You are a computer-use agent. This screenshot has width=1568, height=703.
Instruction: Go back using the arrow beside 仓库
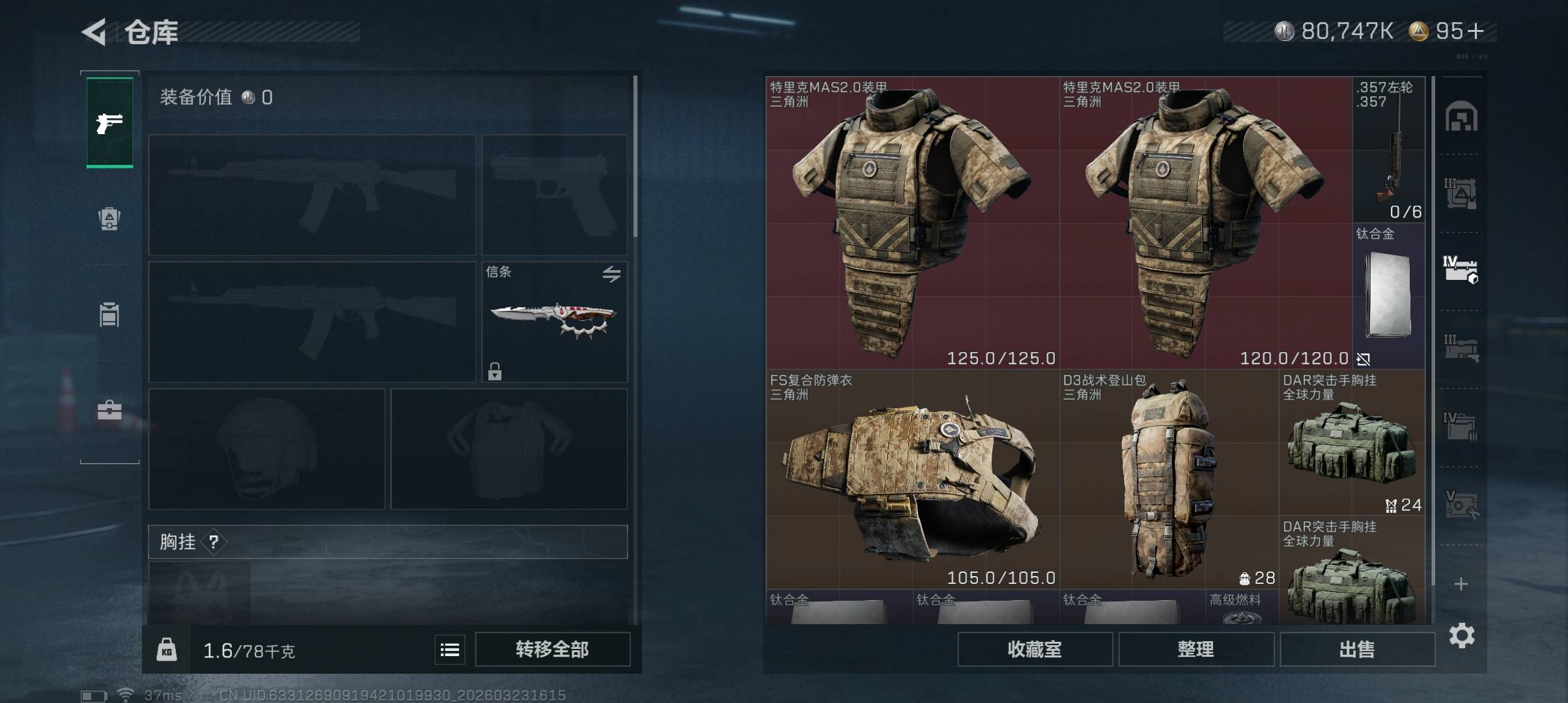[94, 32]
